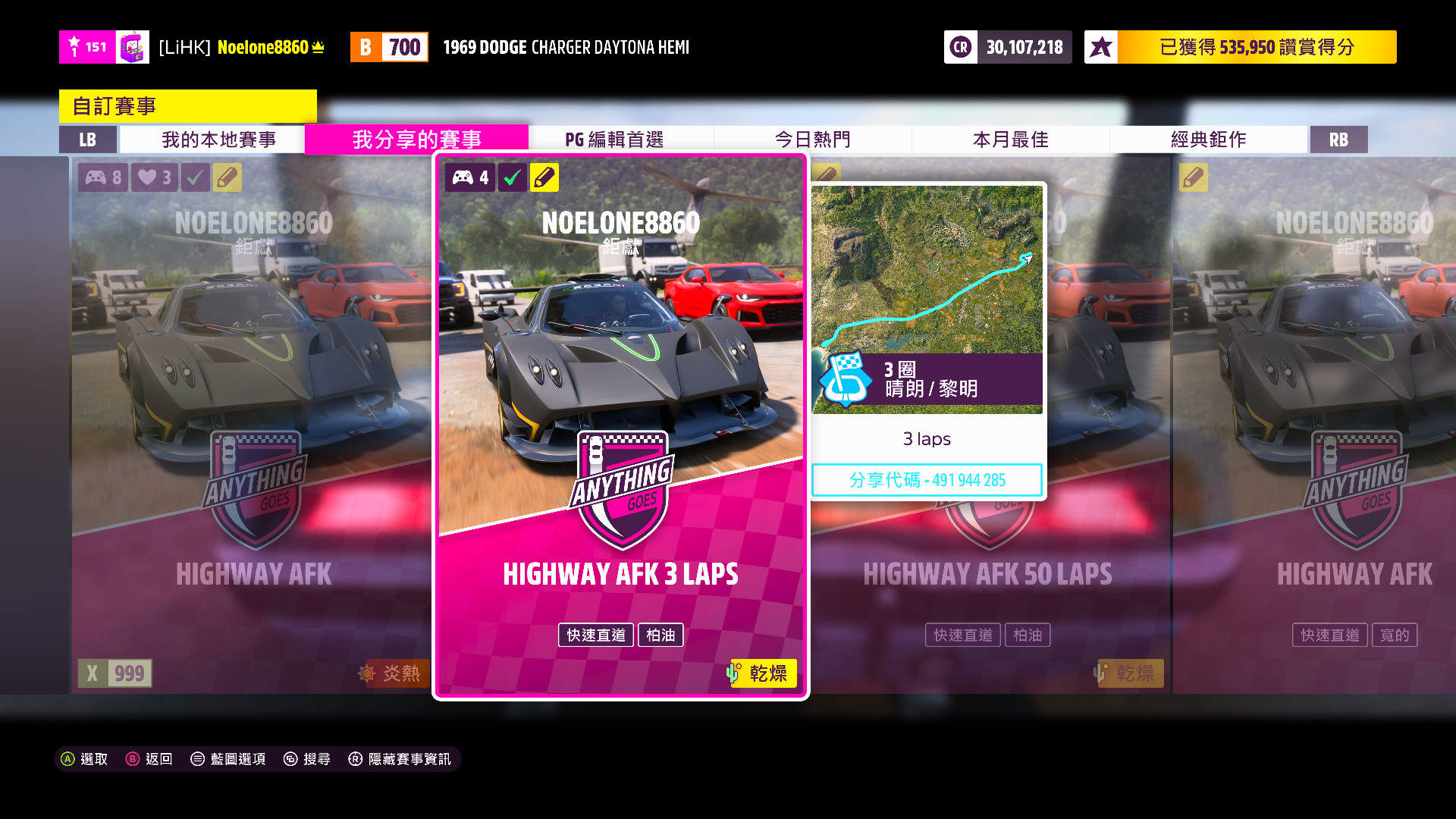The image size is (1456, 819).
Task: Select 搜尋 to search events
Action: click(316, 758)
